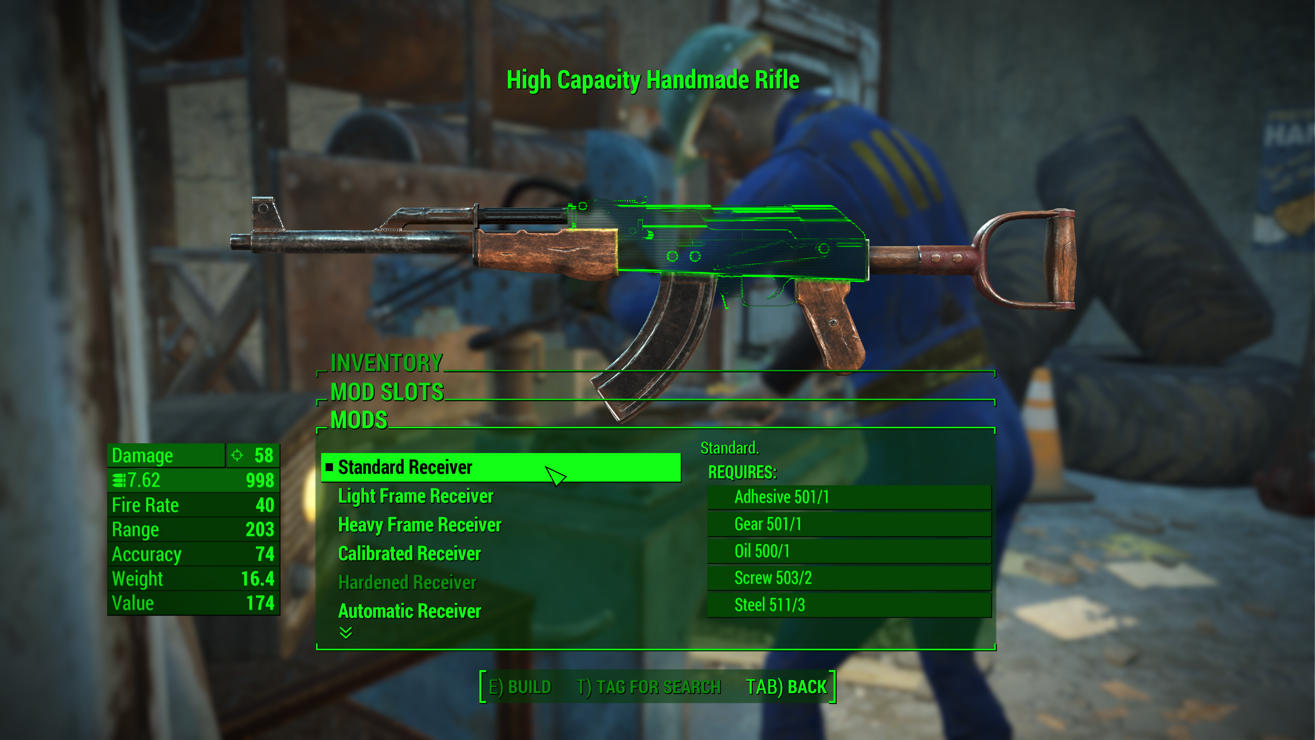The width and height of the screenshot is (1315, 740).
Task: Click the Mods section header
Action: pyautogui.click(x=359, y=420)
